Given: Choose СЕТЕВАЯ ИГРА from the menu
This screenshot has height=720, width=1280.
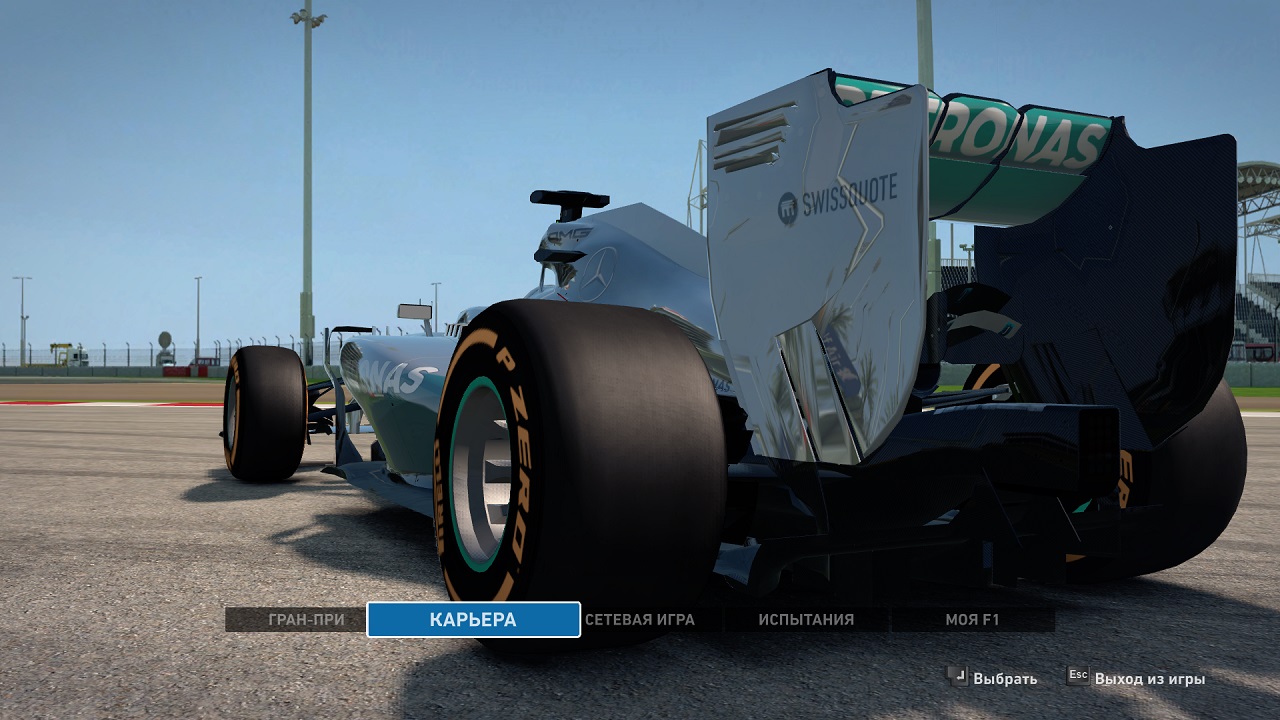Looking at the screenshot, I should pyautogui.click(x=640, y=620).
